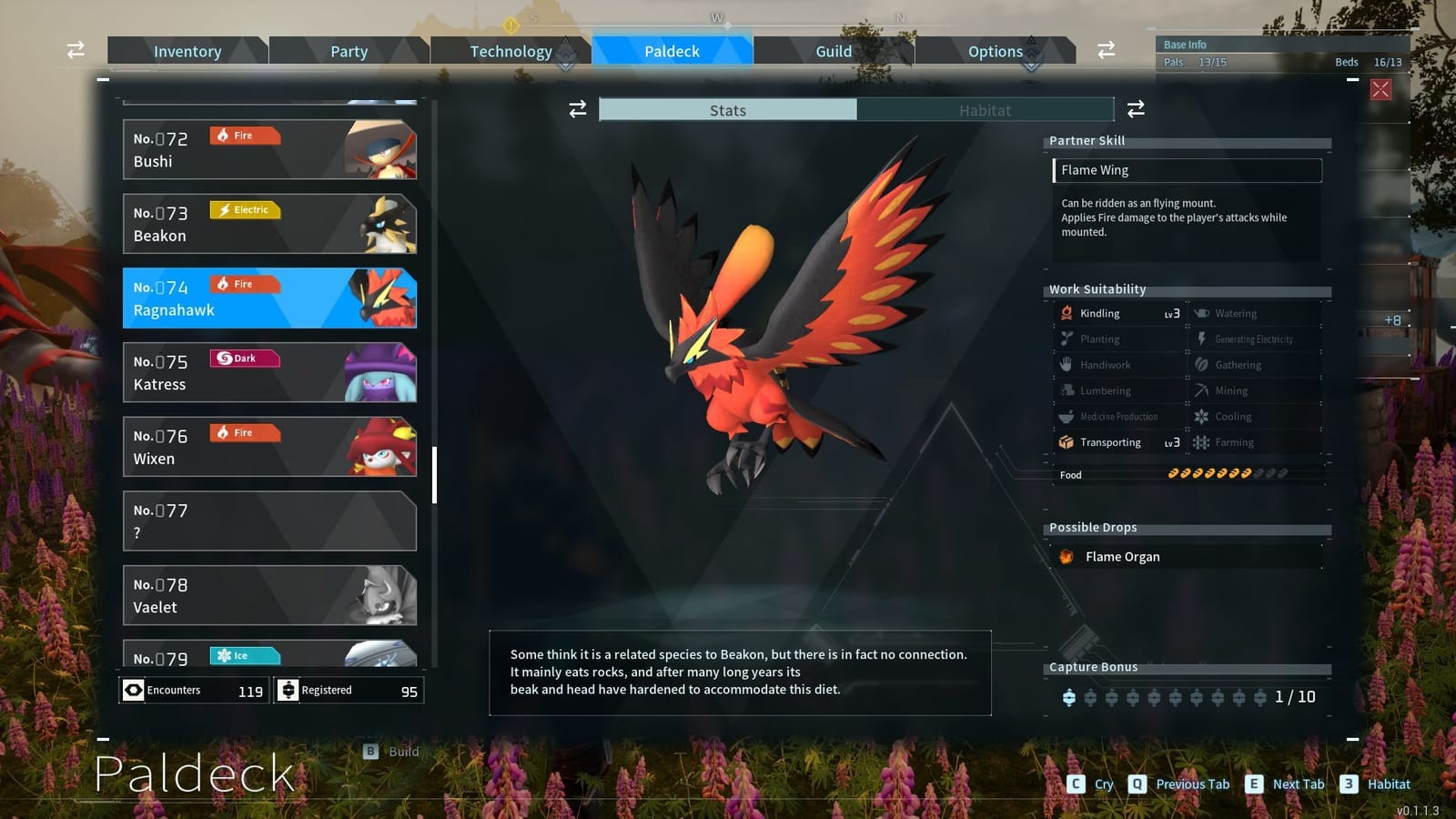Viewport: 1456px width, 819px height.
Task: Click the top-left double arrow toggle
Action: pos(74,50)
